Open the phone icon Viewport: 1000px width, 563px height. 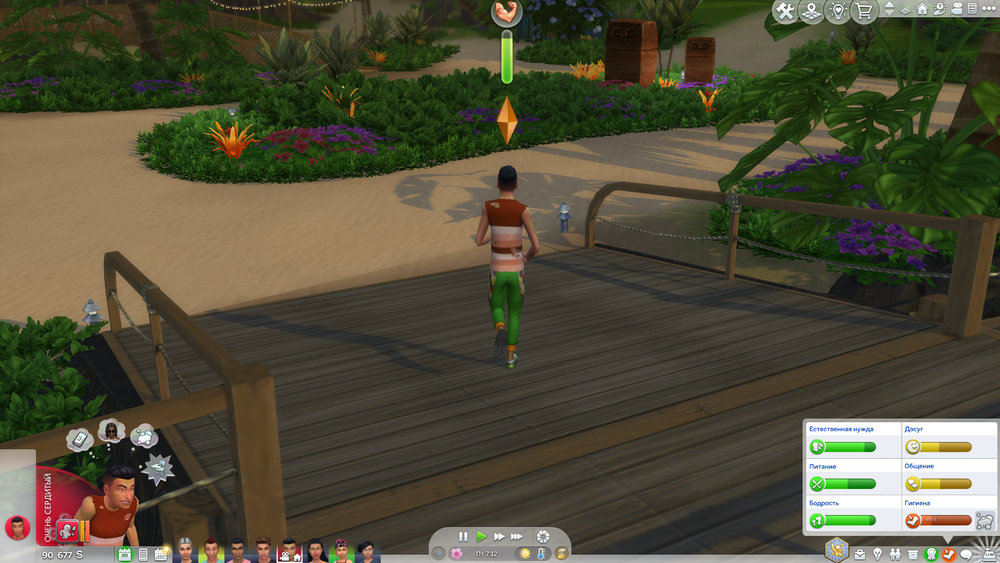[143, 553]
